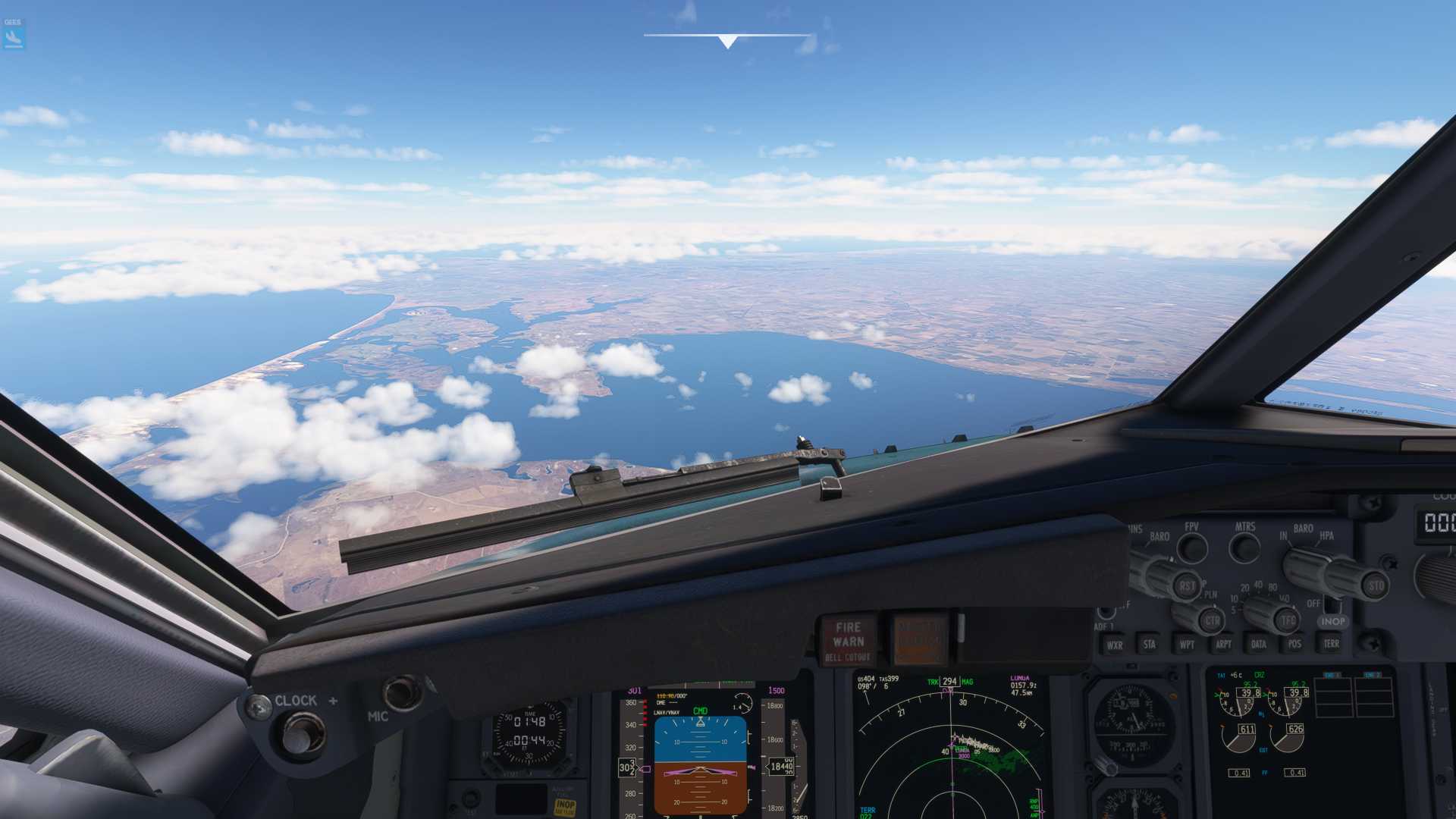Select a range on the TFC range knob
The height and width of the screenshot is (819, 1456).
tap(1287, 620)
